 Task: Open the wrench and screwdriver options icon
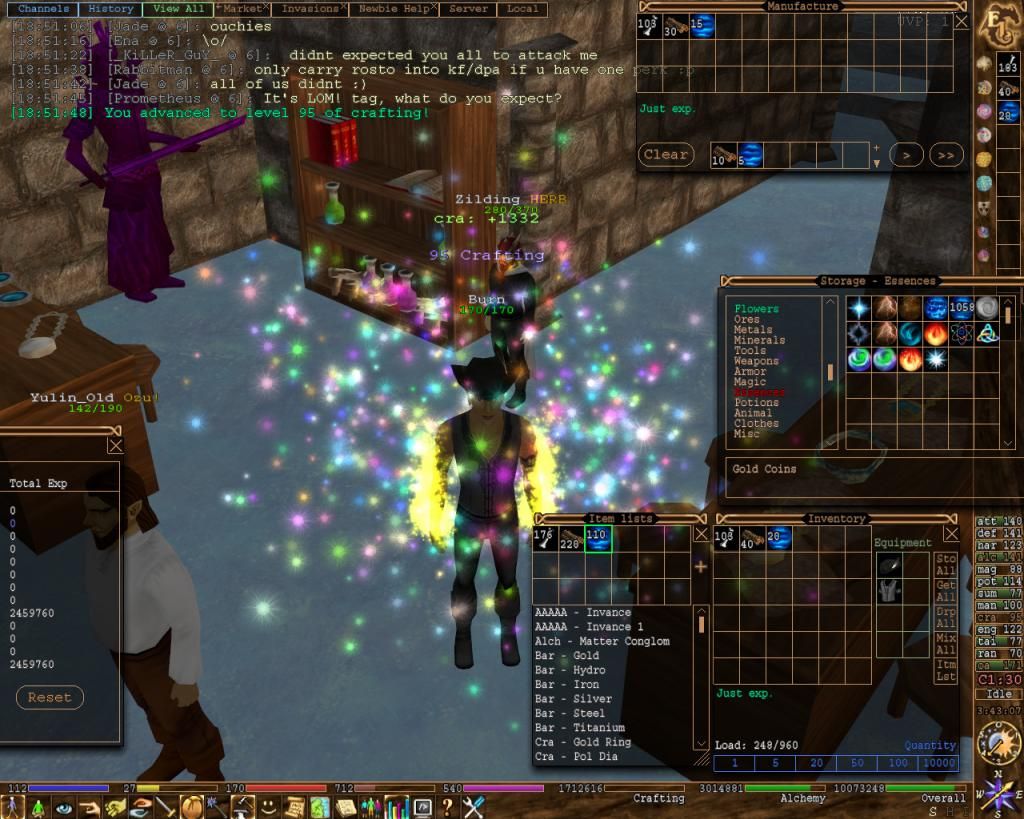[x=473, y=806]
